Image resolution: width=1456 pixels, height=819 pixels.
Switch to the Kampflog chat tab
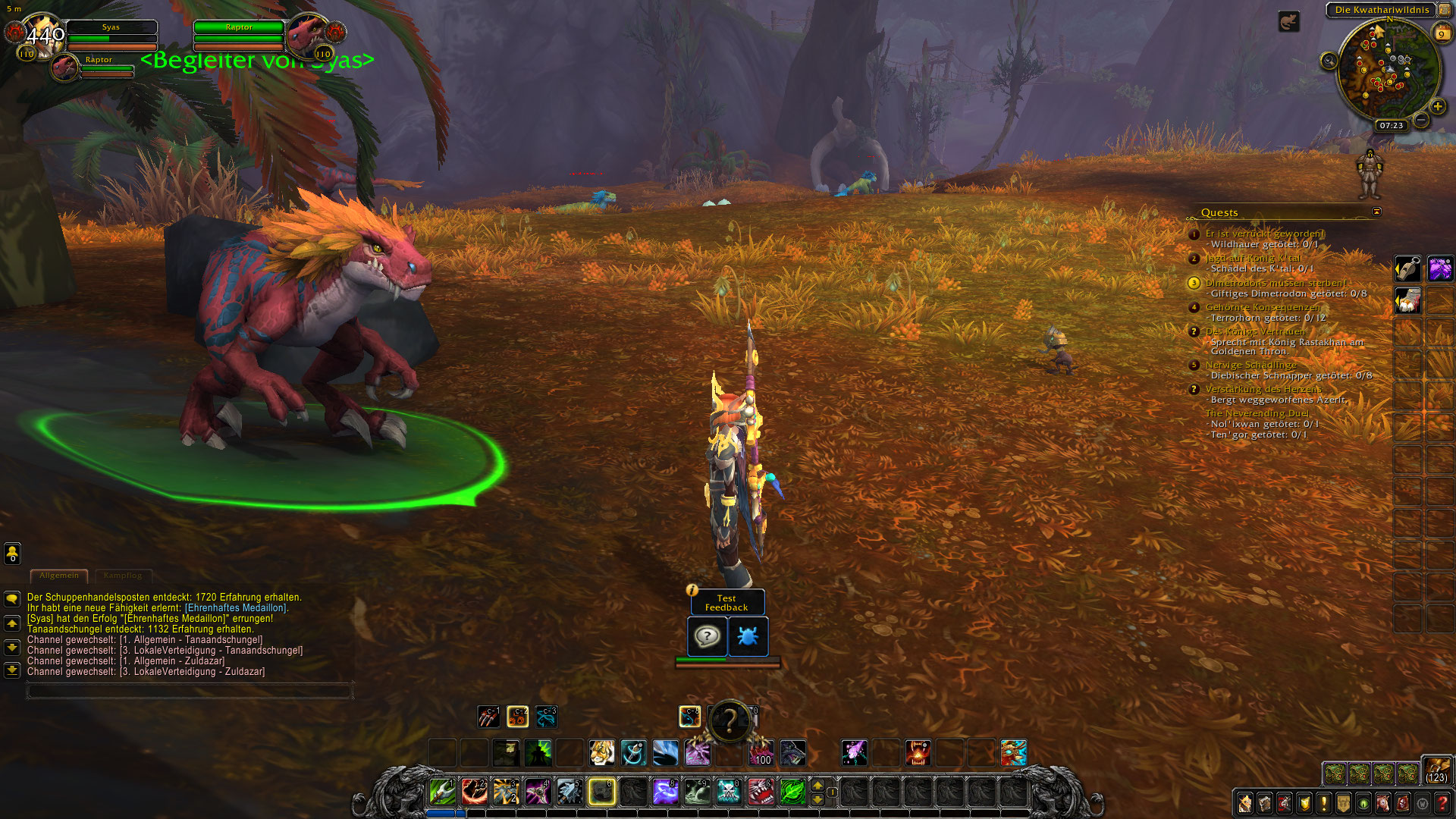[123, 576]
